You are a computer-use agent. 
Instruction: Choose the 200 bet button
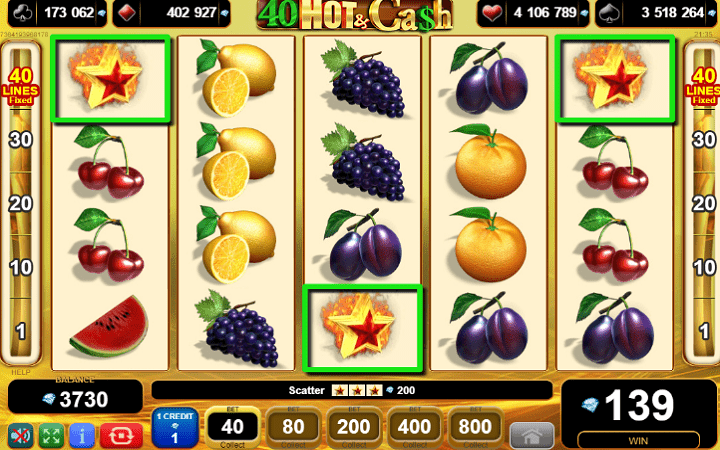[x=353, y=429]
